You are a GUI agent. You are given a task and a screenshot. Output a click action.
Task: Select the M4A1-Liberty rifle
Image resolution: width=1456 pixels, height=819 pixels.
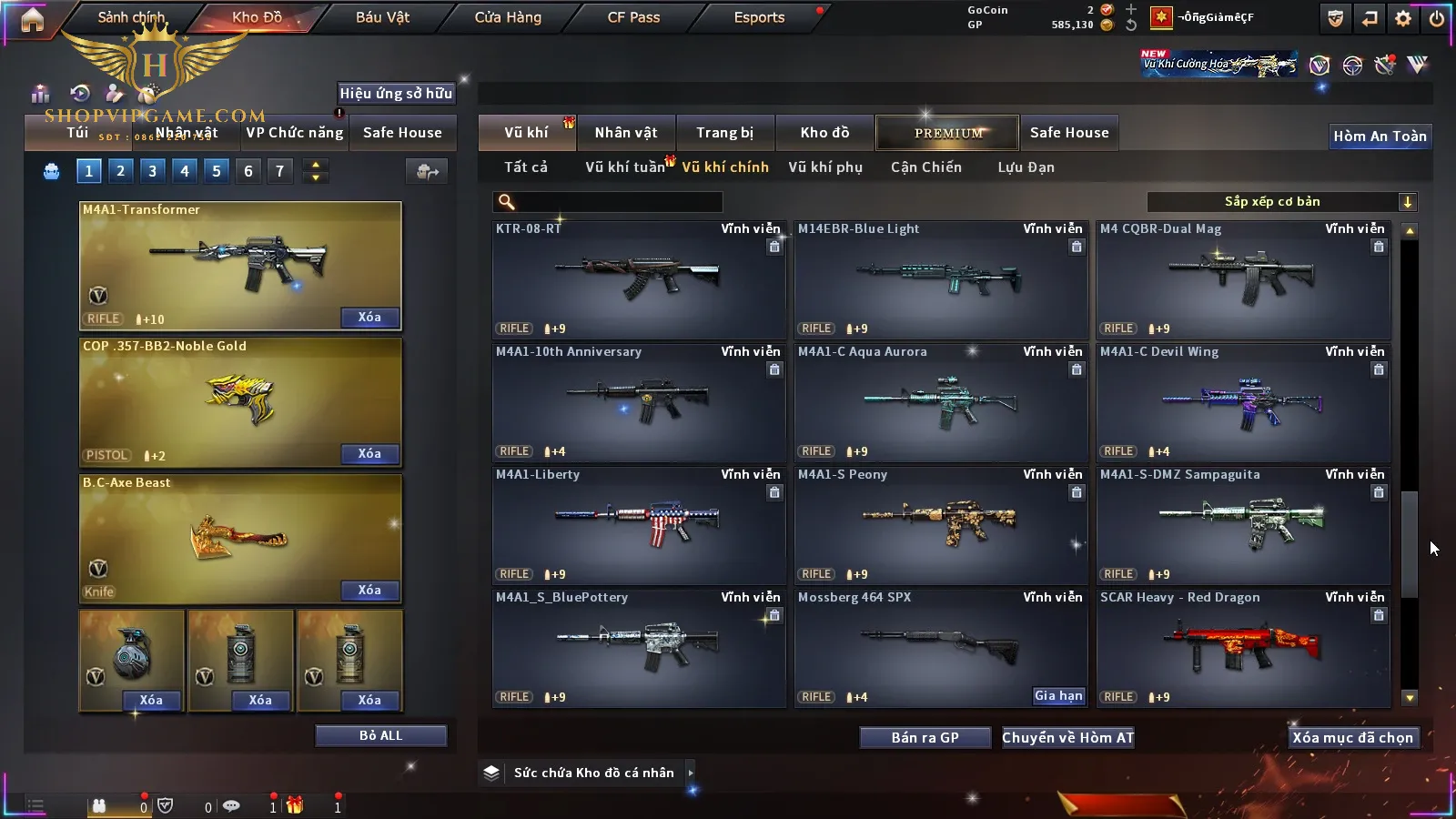tap(638, 525)
